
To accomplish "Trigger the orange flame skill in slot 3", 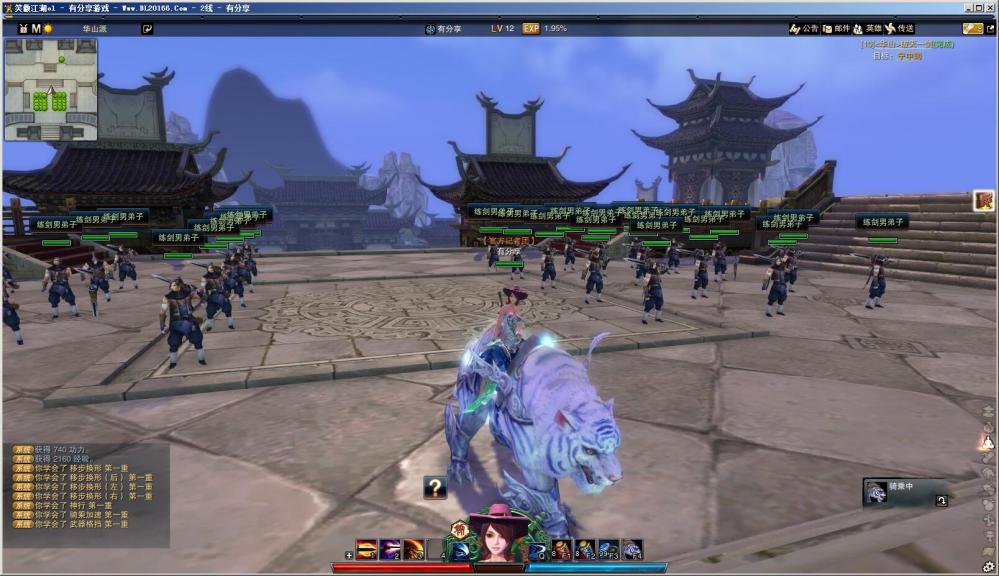I will pyautogui.click(x=414, y=550).
